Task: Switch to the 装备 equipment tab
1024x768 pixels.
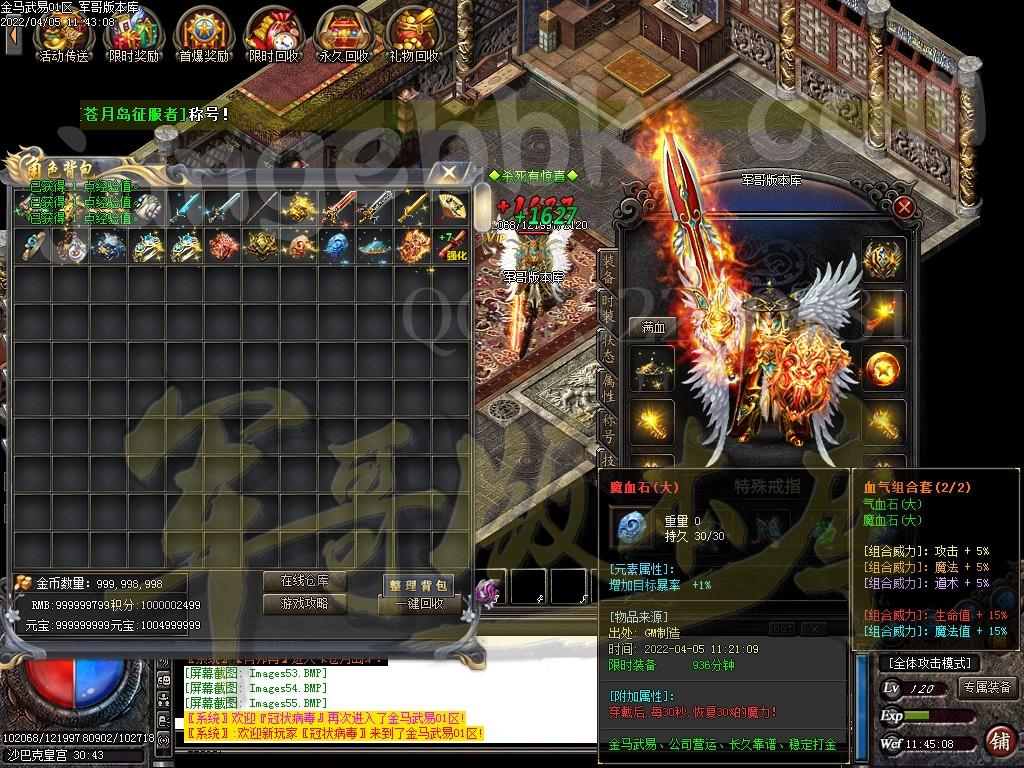Action: [608, 268]
